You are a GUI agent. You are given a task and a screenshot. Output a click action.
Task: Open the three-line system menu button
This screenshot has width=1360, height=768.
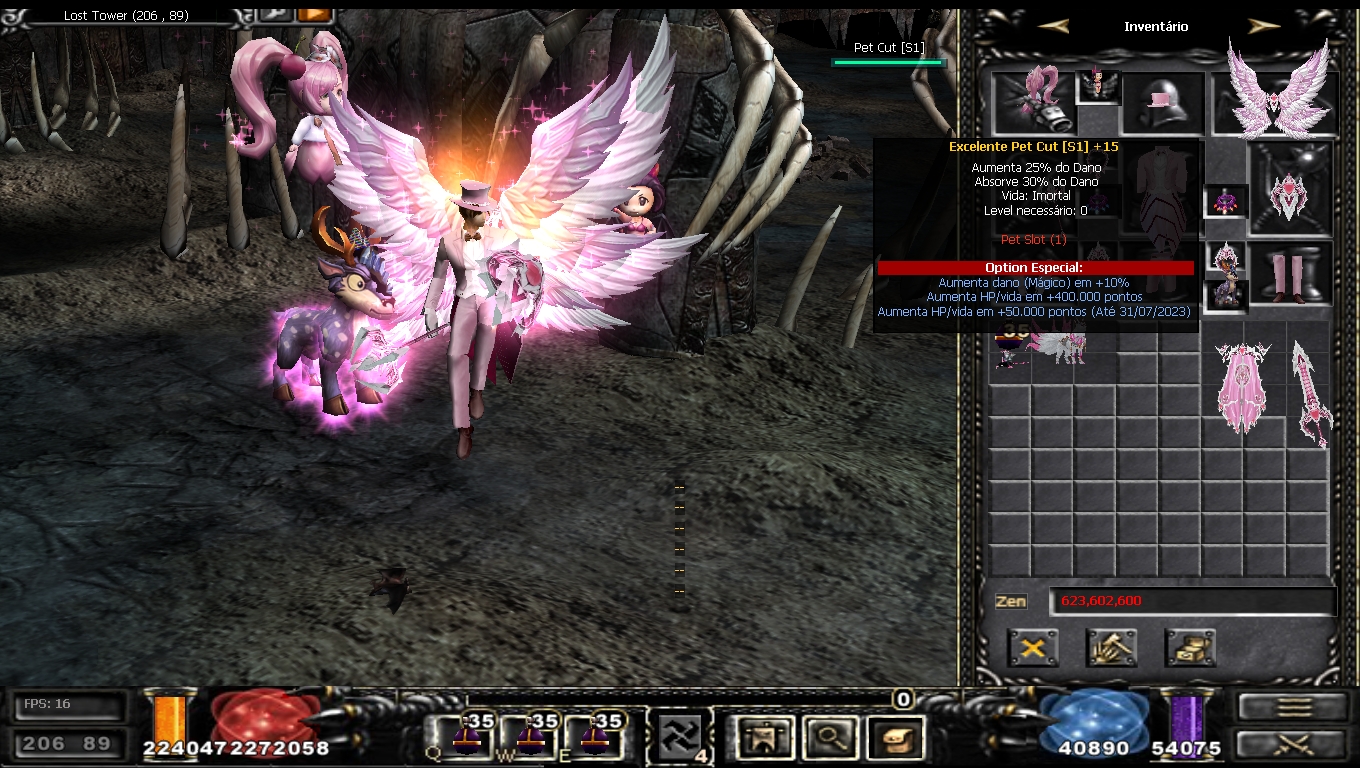pyautogui.click(x=1294, y=706)
